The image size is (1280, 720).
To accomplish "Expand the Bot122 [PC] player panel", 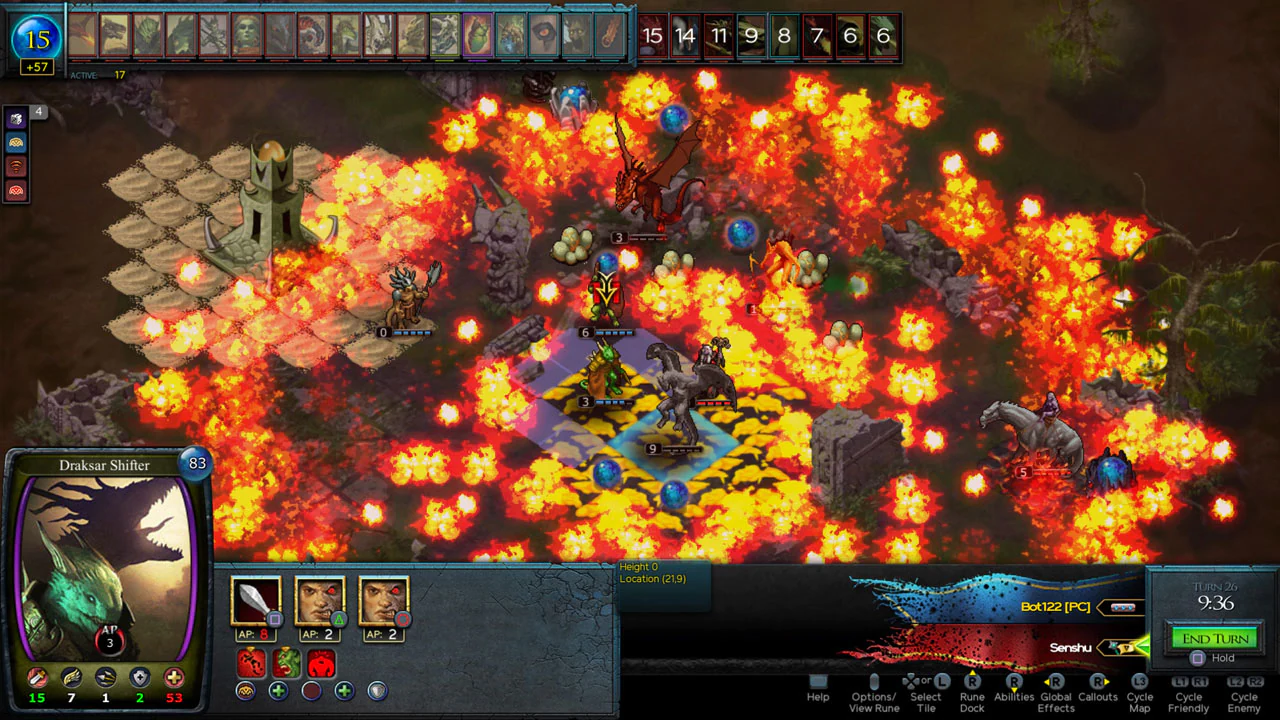I will tap(1122, 605).
